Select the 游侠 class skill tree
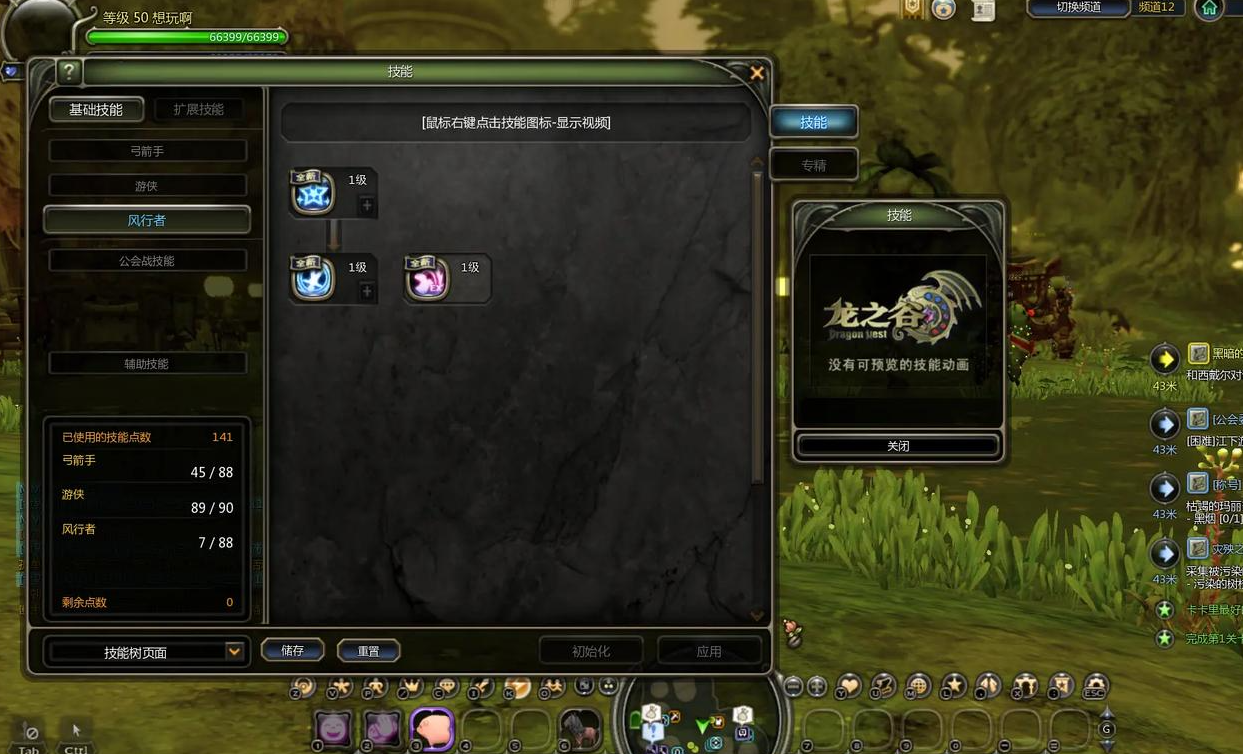 pos(147,186)
